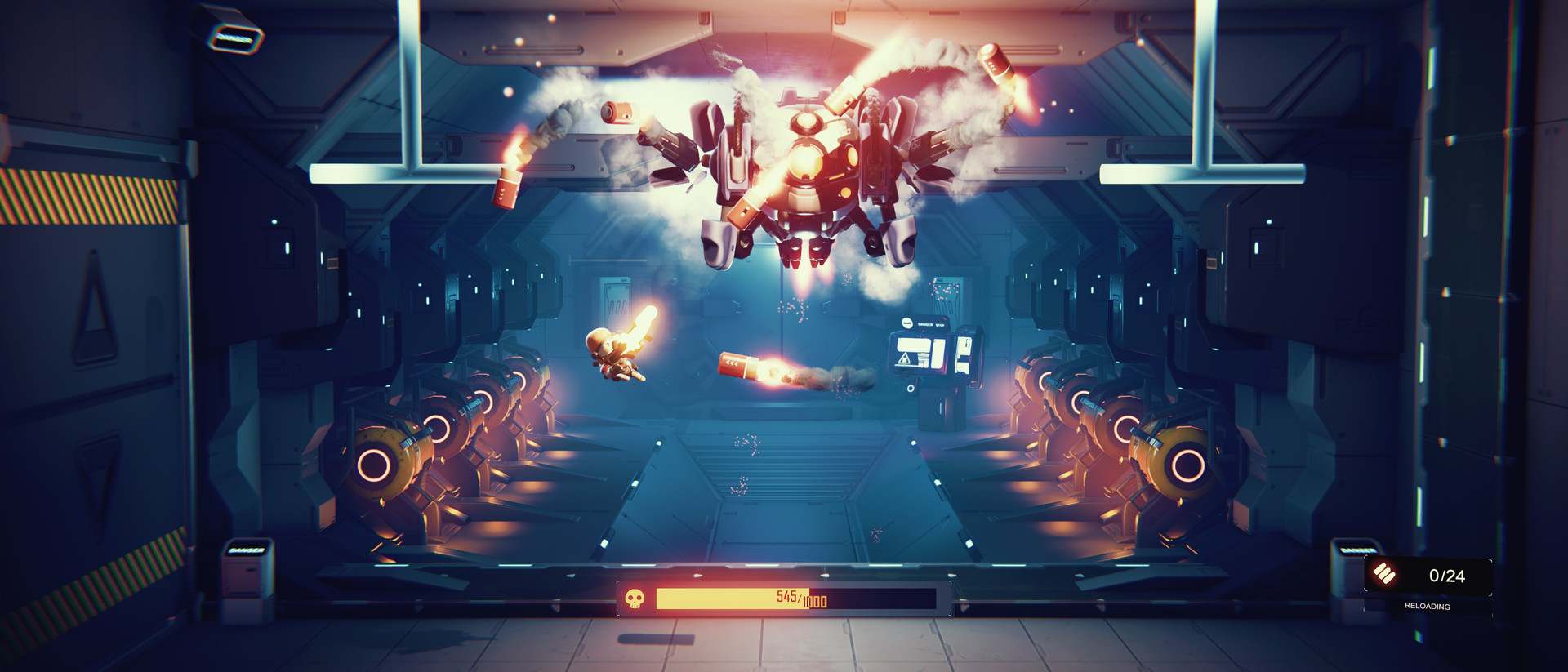Select the radiation warning symbol on the sign machine
The image size is (1568, 672).
(x=905, y=359)
